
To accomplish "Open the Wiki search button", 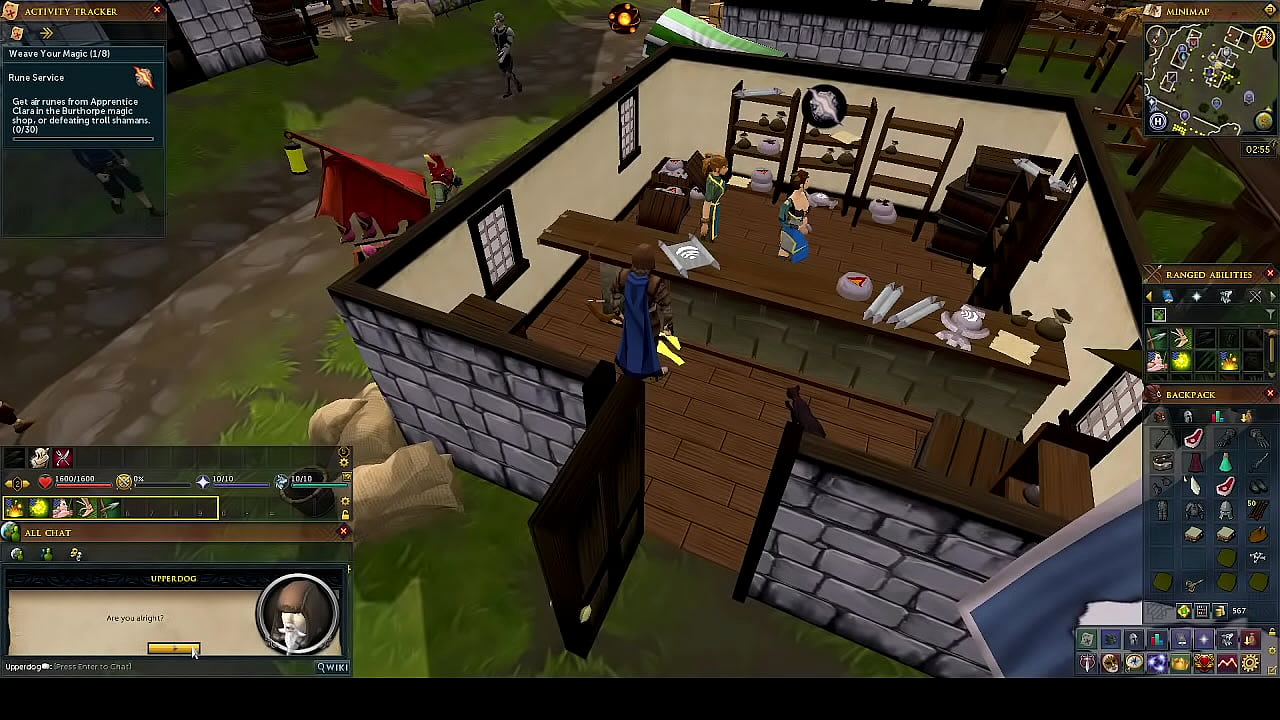I will pyautogui.click(x=333, y=667).
